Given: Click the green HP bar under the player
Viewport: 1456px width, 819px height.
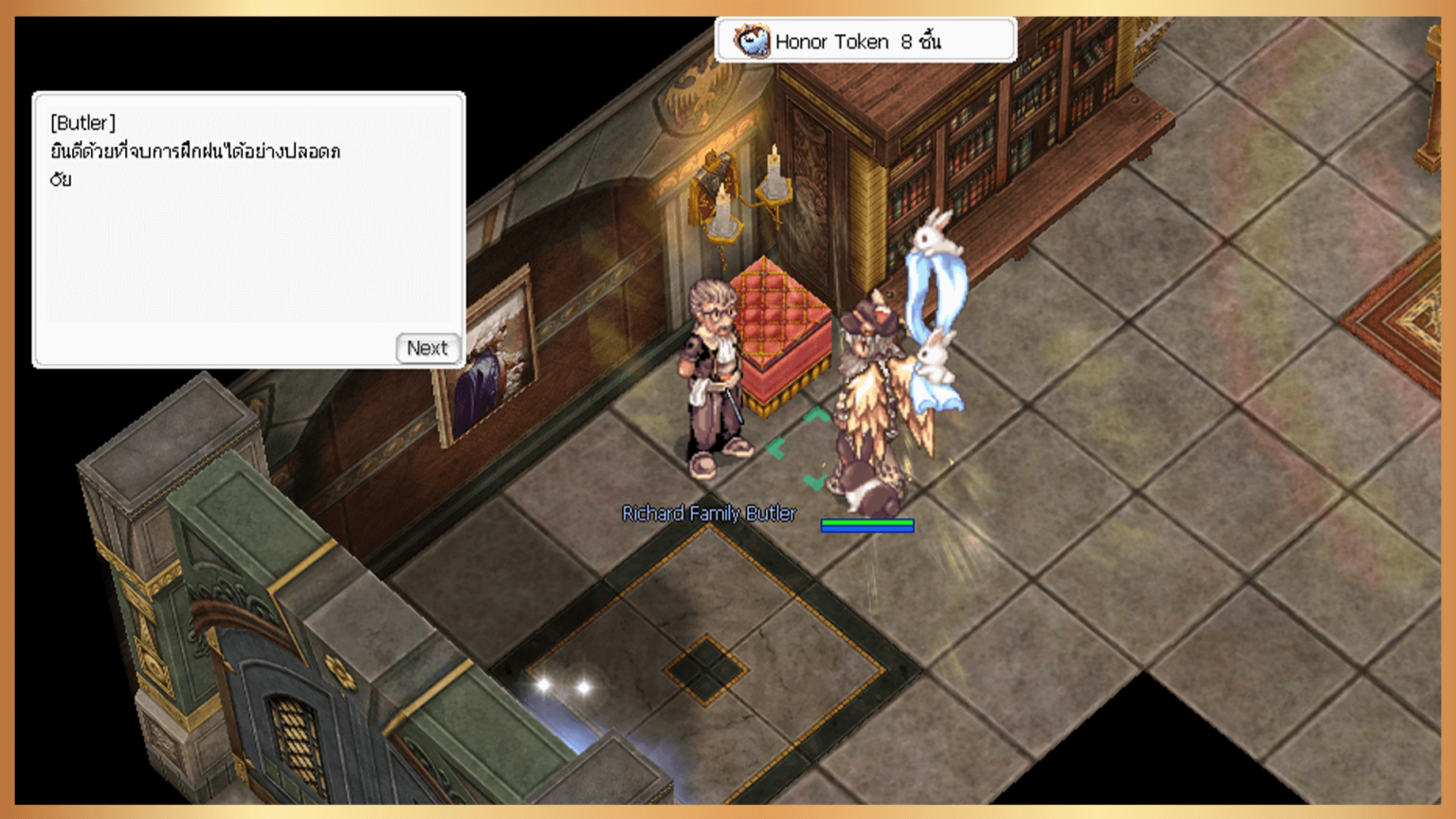Looking at the screenshot, I should point(869,520).
